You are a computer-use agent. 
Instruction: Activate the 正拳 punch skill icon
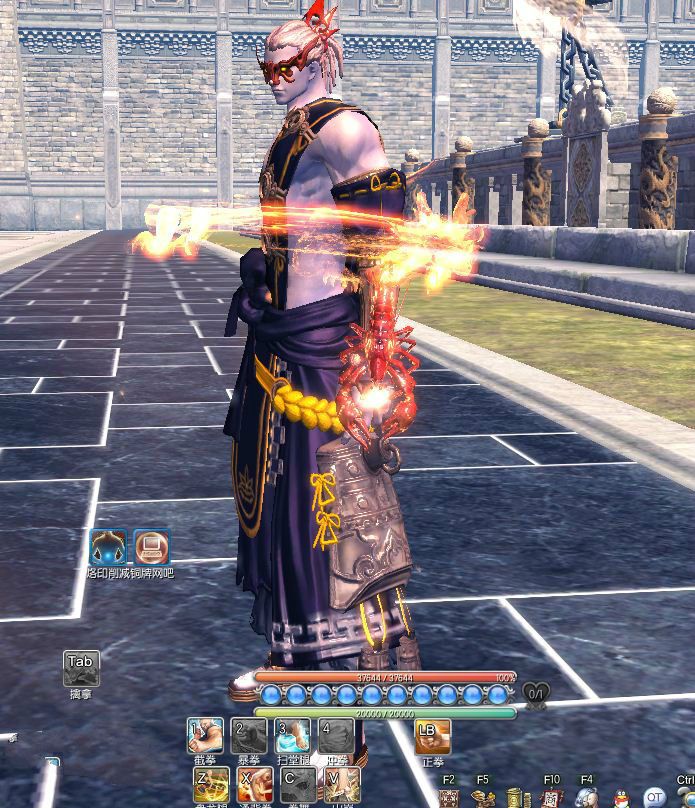pyautogui.click(x=433, y=737)
